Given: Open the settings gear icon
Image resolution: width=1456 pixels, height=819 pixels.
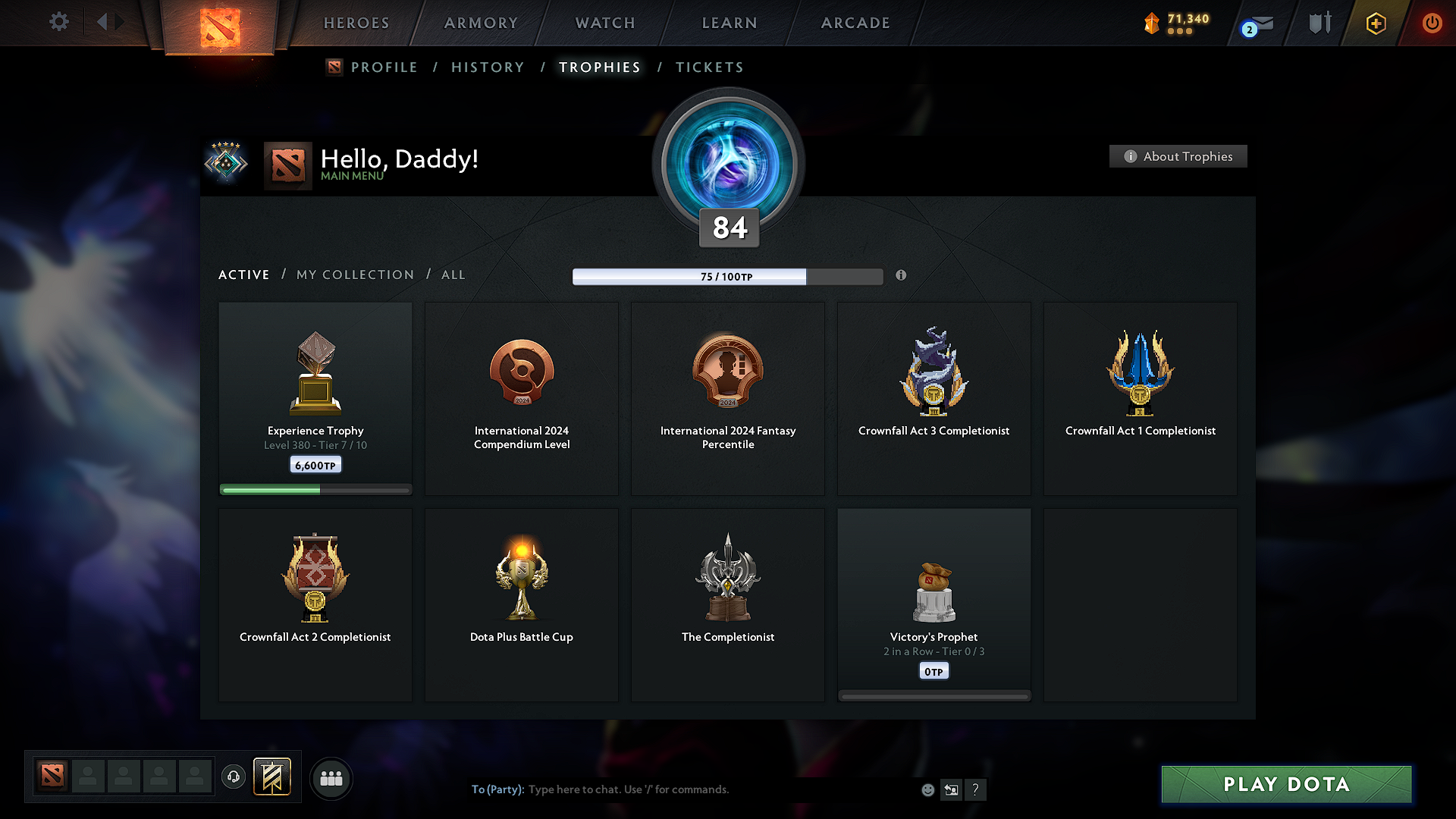Looking at the screenshot, I should tap(59, 22).
